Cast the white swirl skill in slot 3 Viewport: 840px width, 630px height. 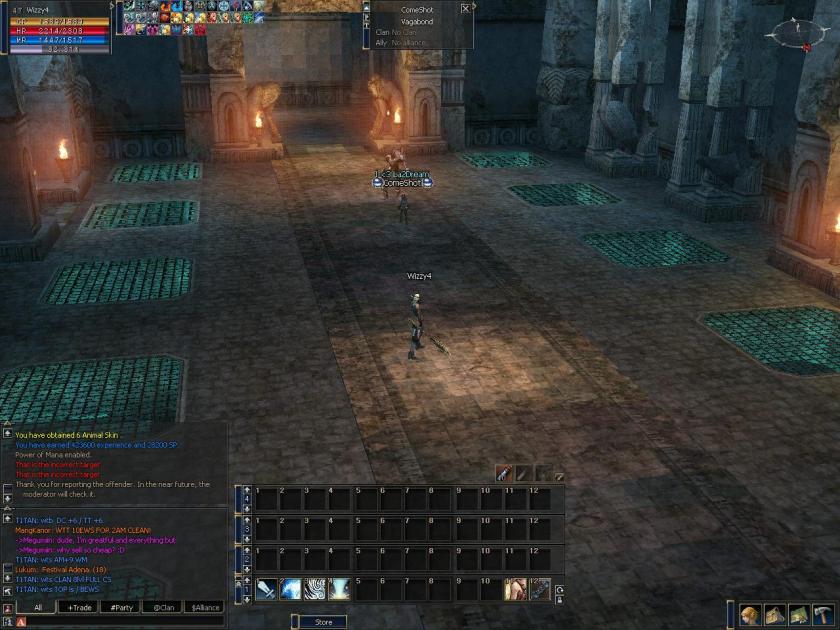pos(316,589)
